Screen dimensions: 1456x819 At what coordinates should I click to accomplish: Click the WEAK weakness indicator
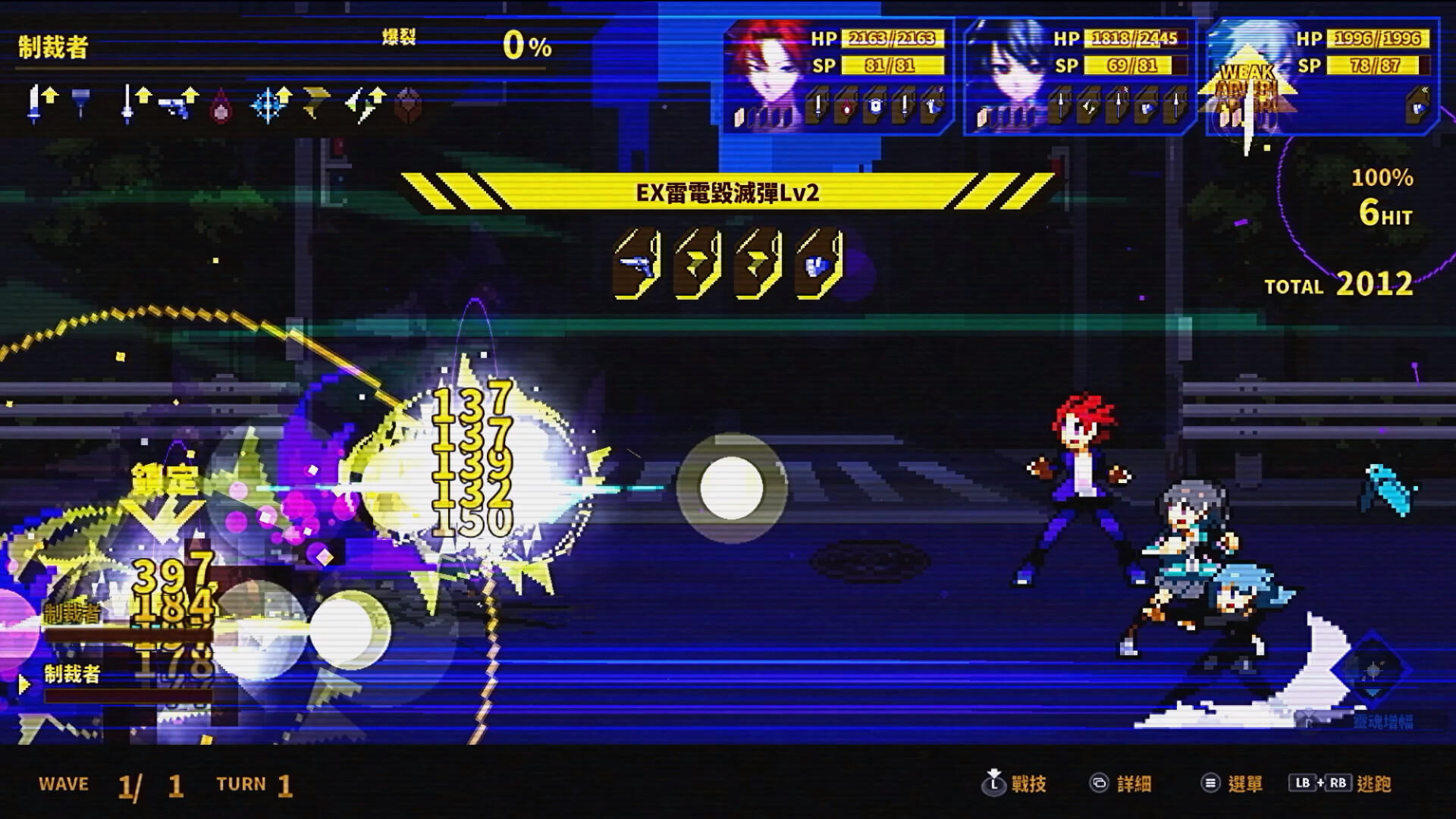[1247, 74]
